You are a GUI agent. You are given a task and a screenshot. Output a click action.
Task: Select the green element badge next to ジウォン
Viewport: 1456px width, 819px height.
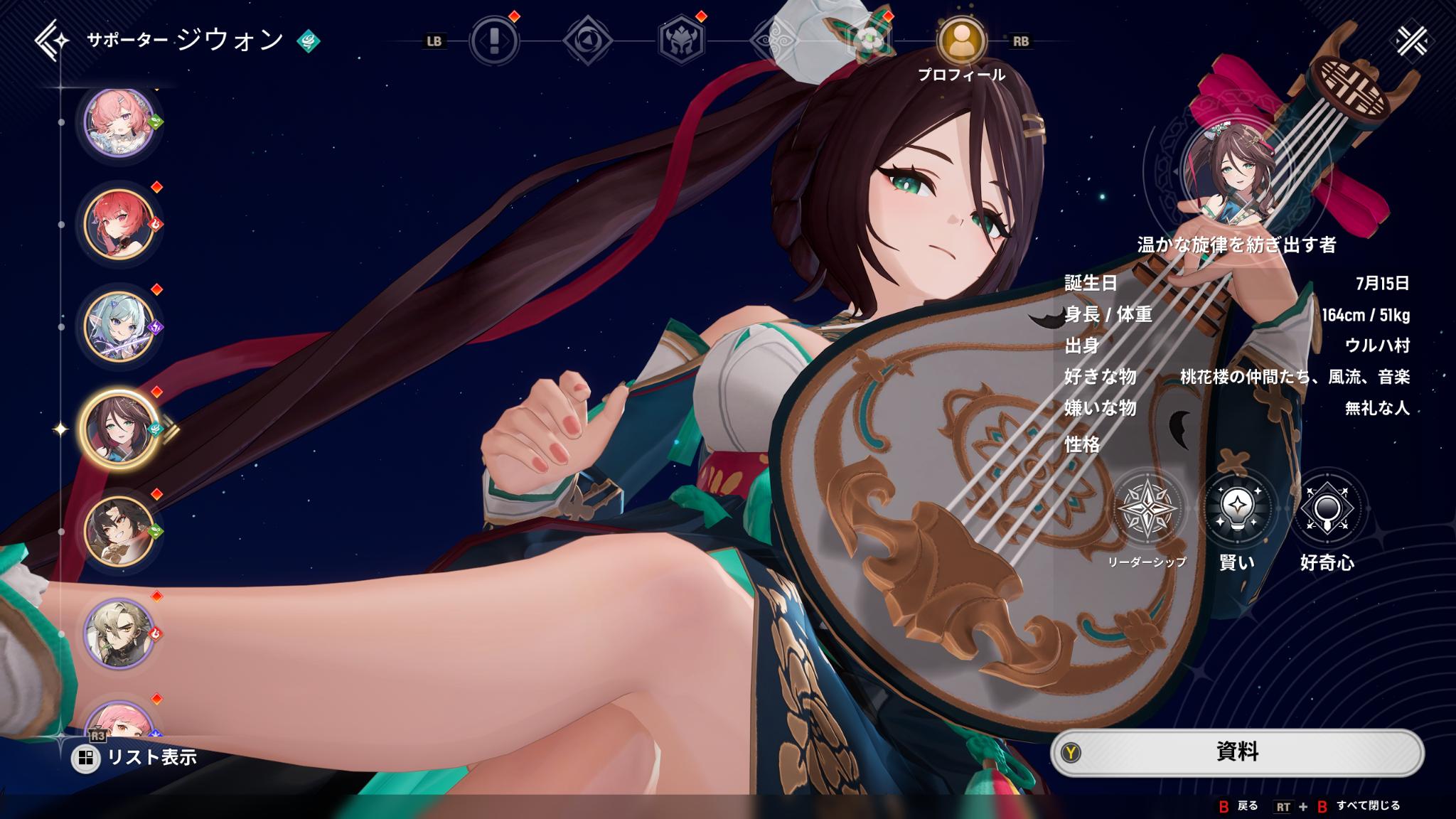click(x=309, y=41)
